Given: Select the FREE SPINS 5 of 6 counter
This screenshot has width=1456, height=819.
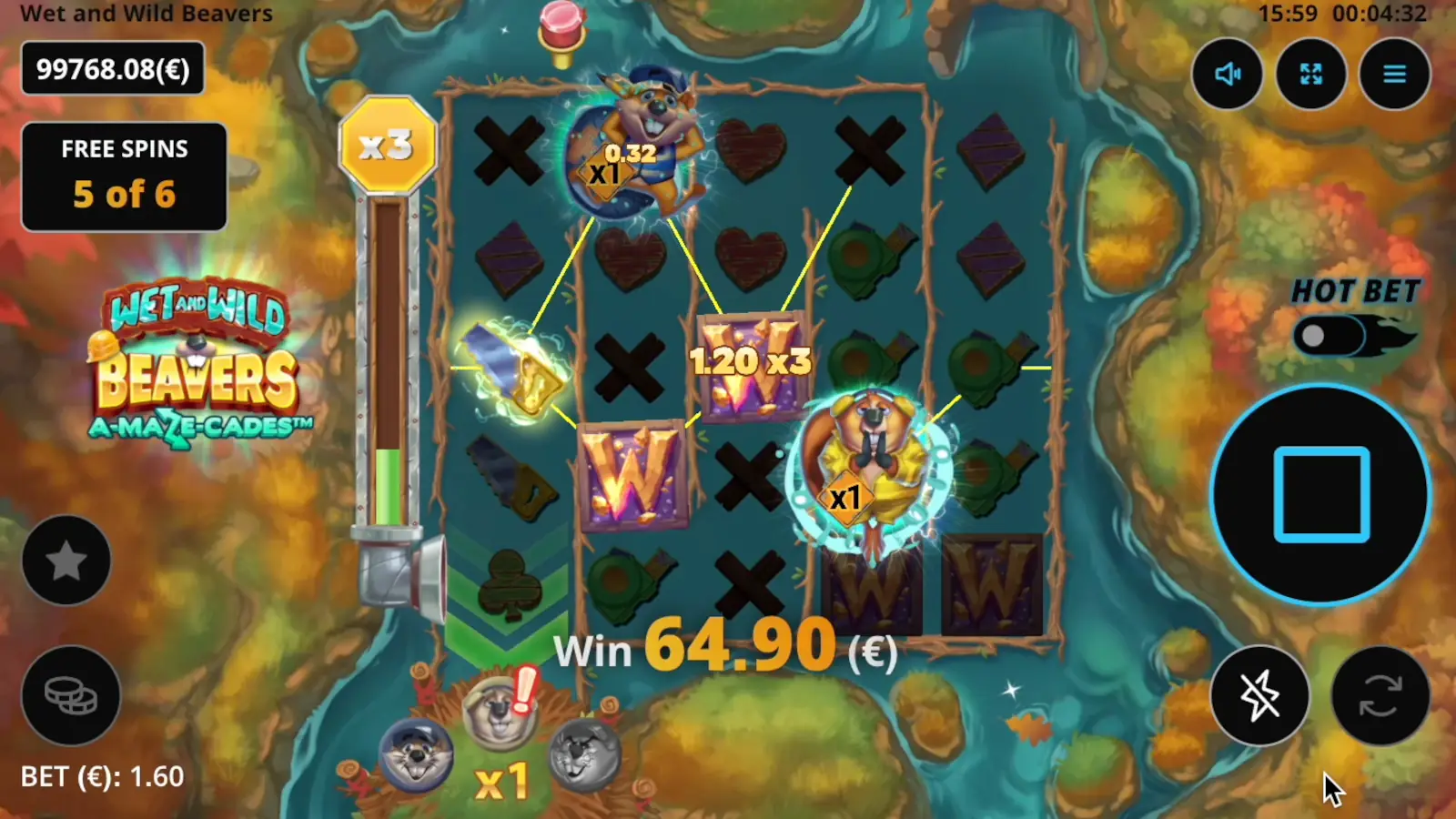Looking at the screenshot, I should coord(124,173).
